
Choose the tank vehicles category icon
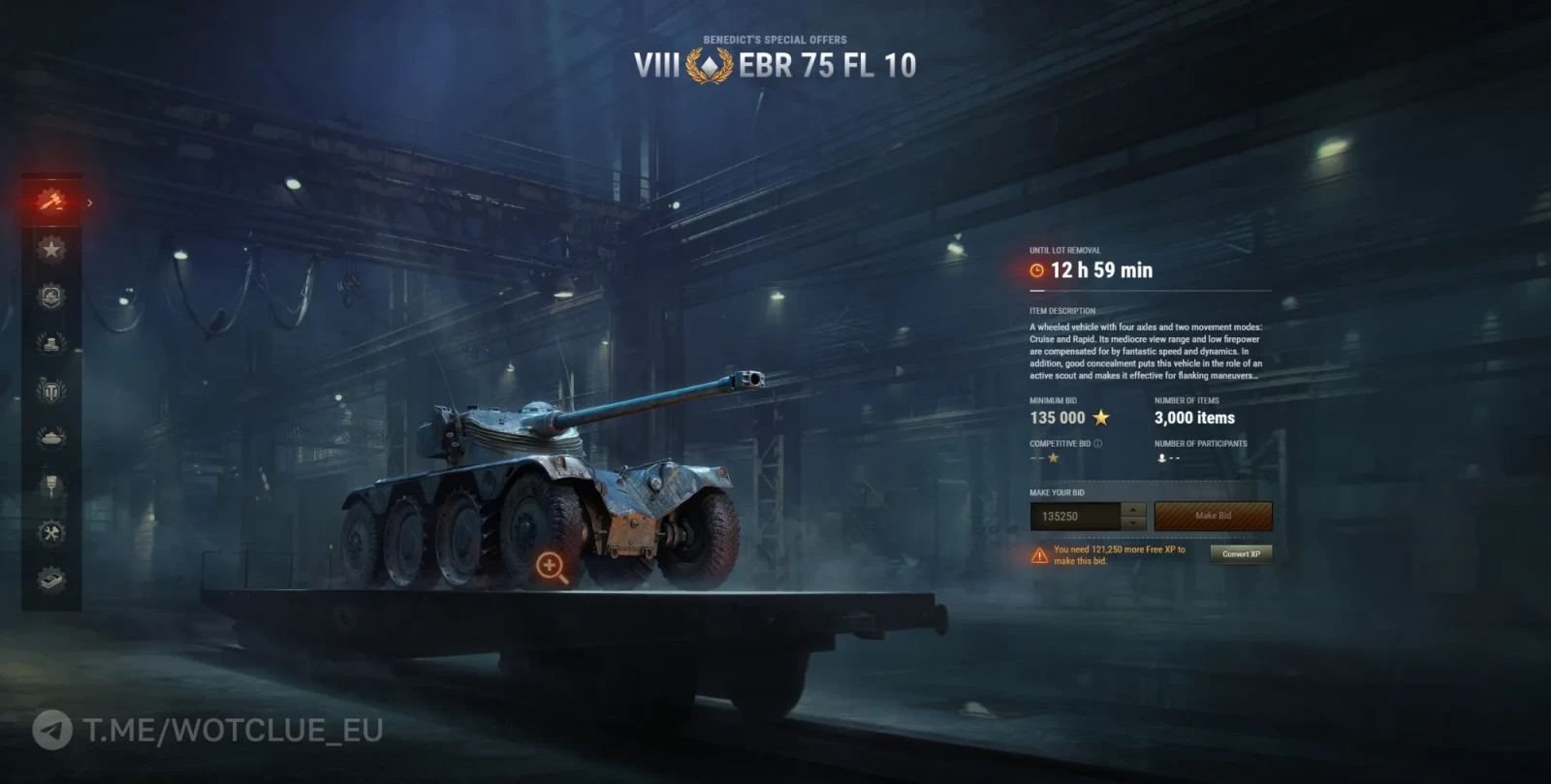[x=51, y=438]
